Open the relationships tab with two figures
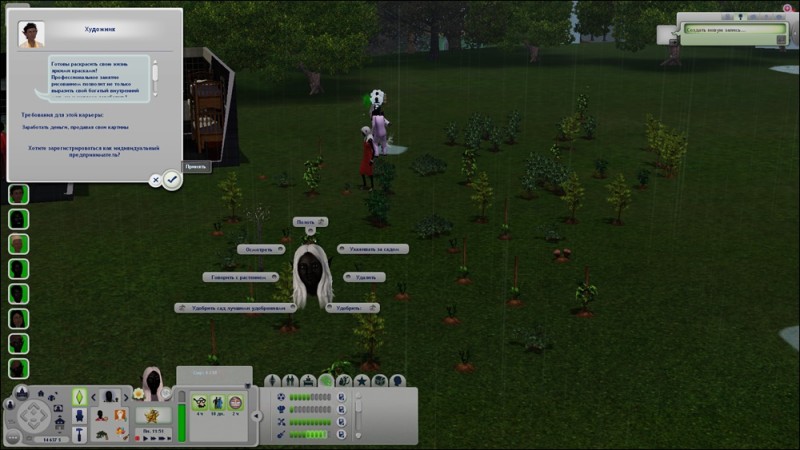Screen dimensions: 800x450 click(x=290, y=381)
